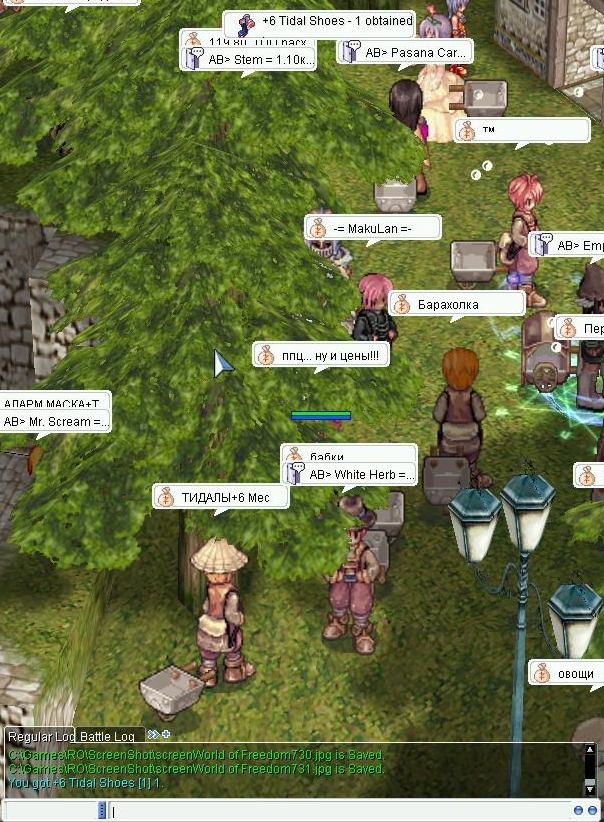Switch to the Battle Log tab
The height and width of the screenshot is (822, 604).
tap(107, 737)
